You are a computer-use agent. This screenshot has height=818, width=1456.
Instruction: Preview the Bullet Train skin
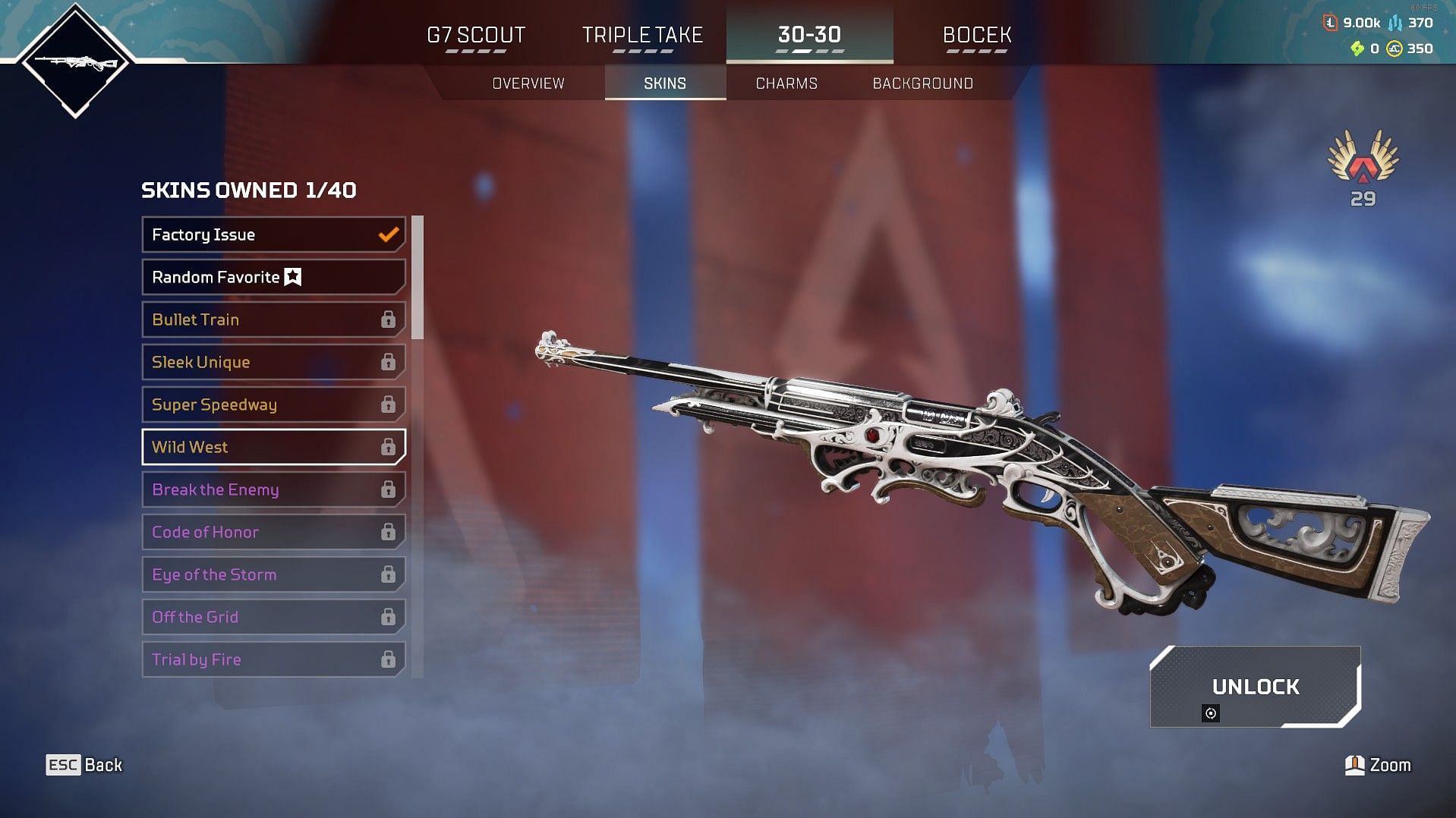[273, 319]
